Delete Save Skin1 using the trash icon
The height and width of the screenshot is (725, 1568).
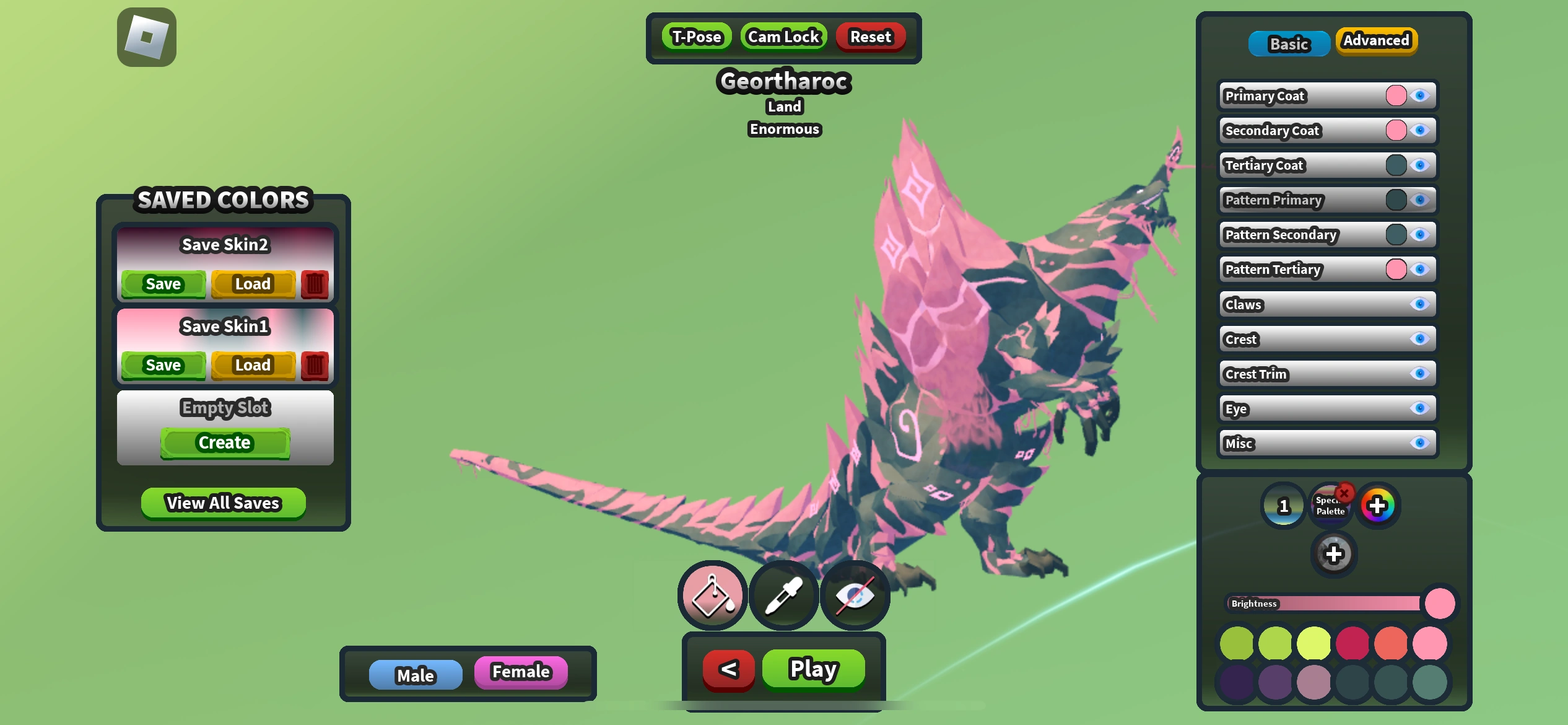tap(315, 365)
